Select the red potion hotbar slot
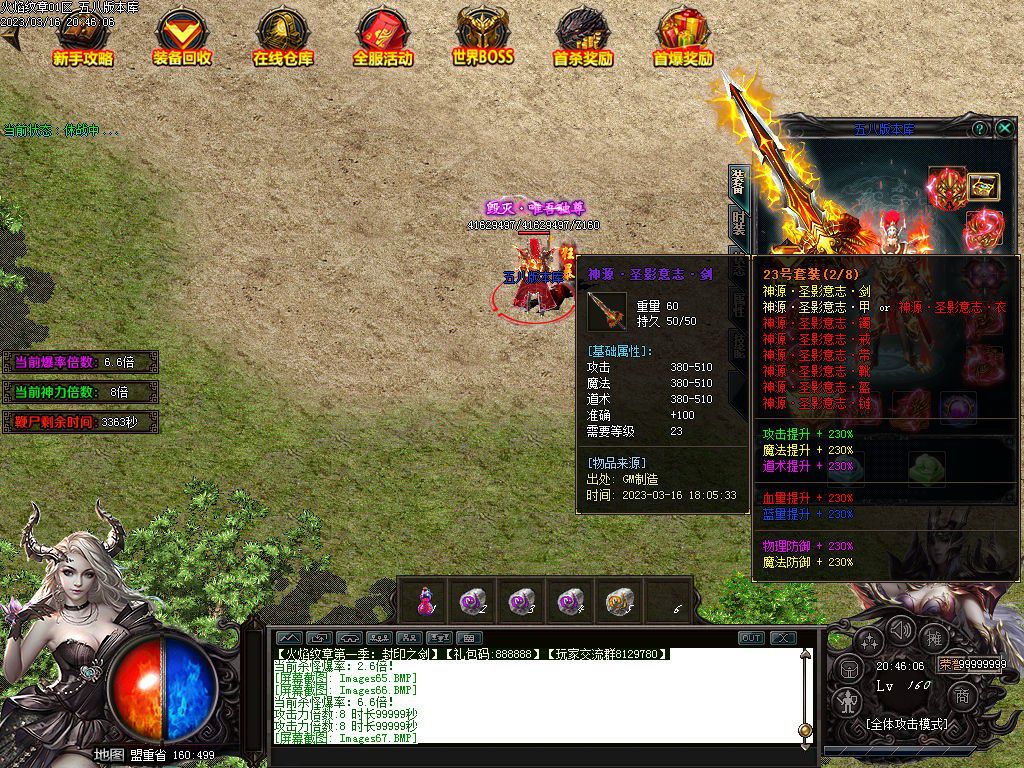This screenshot has width=1024, height=768. pos(426,601)
